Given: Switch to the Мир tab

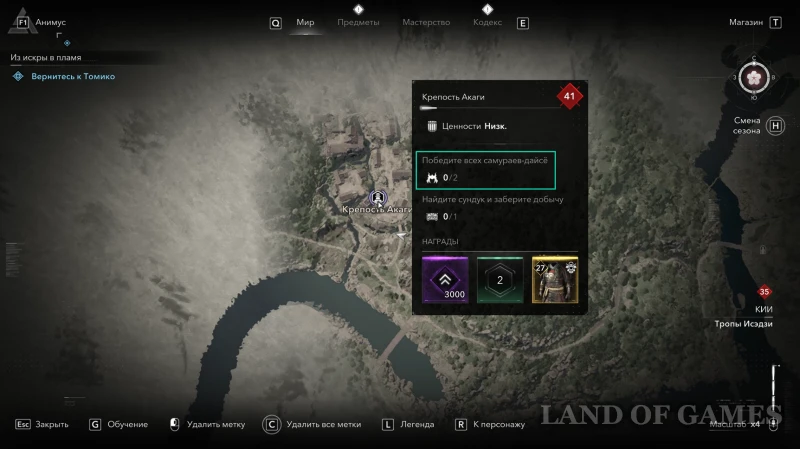Looking at the screenshot, I should coord(305,22).
